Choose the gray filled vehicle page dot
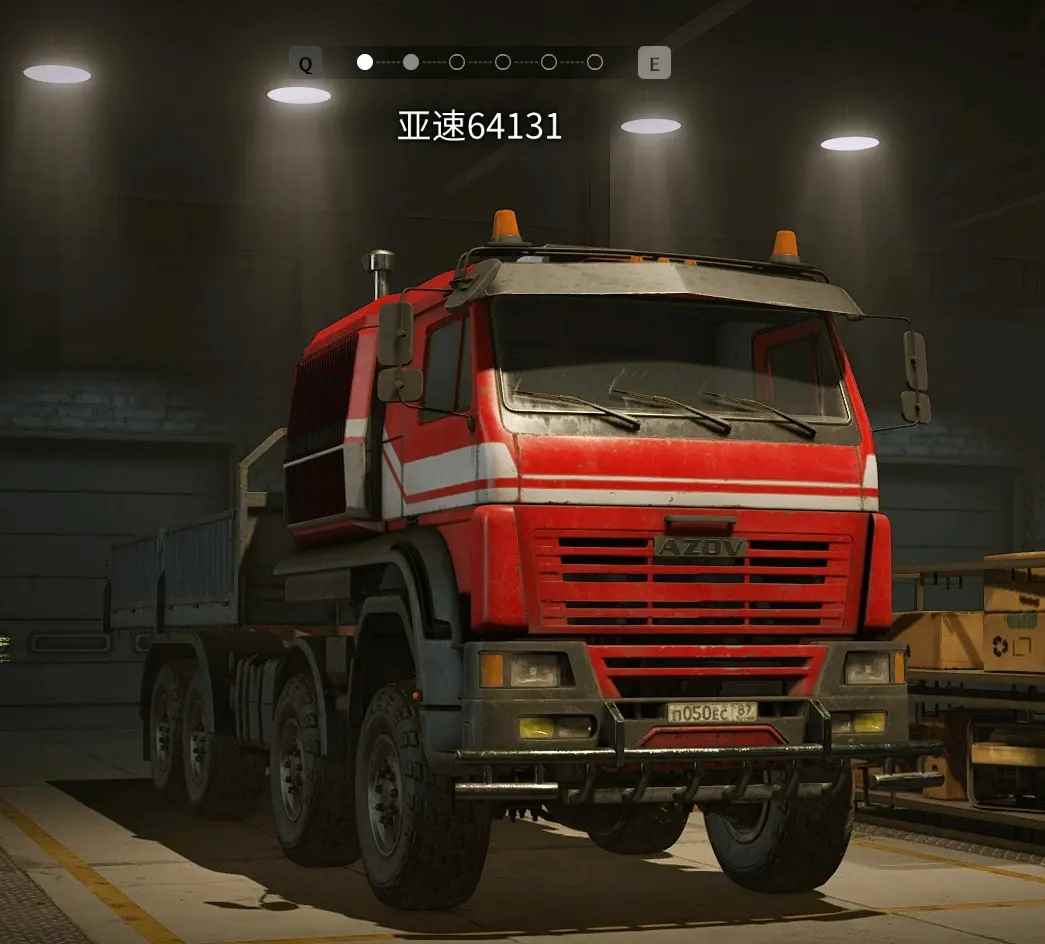The image size is (1045, 944). point(411,62)
